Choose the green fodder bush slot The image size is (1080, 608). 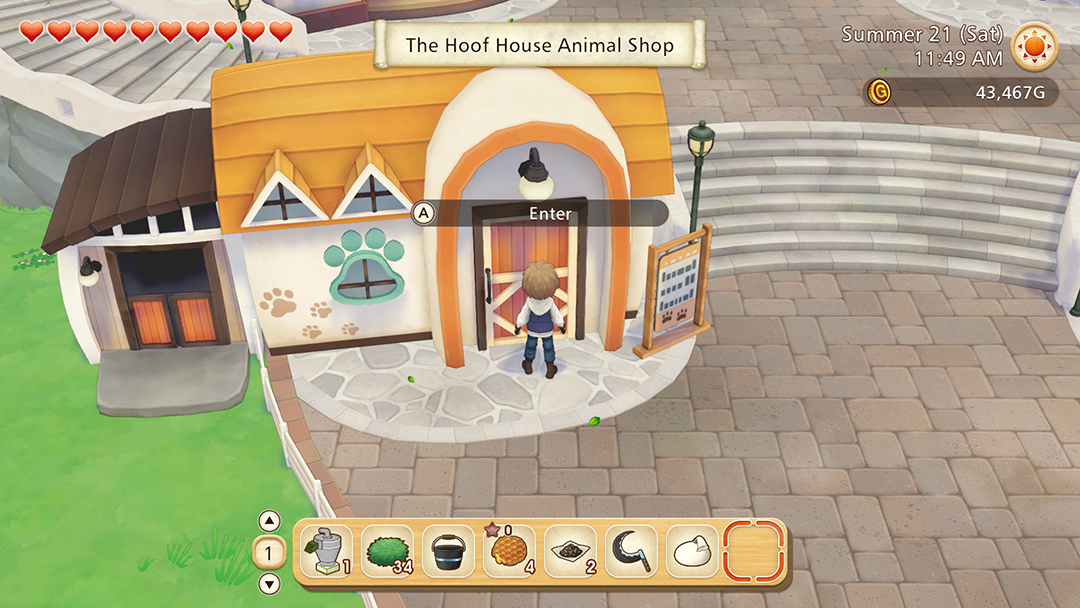(387, 551)
